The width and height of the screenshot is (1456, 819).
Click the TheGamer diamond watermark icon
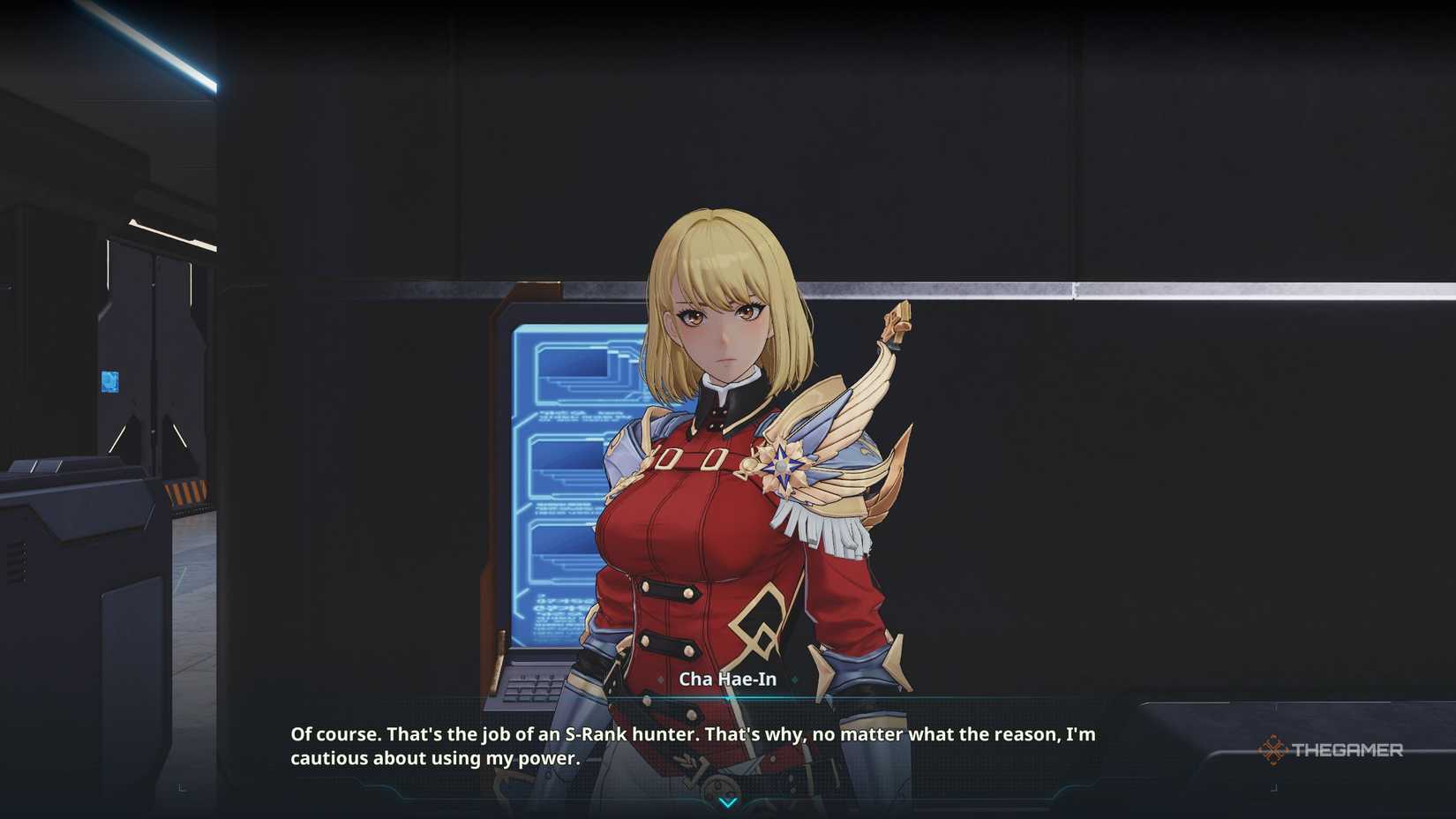(x=1274, y=749)
